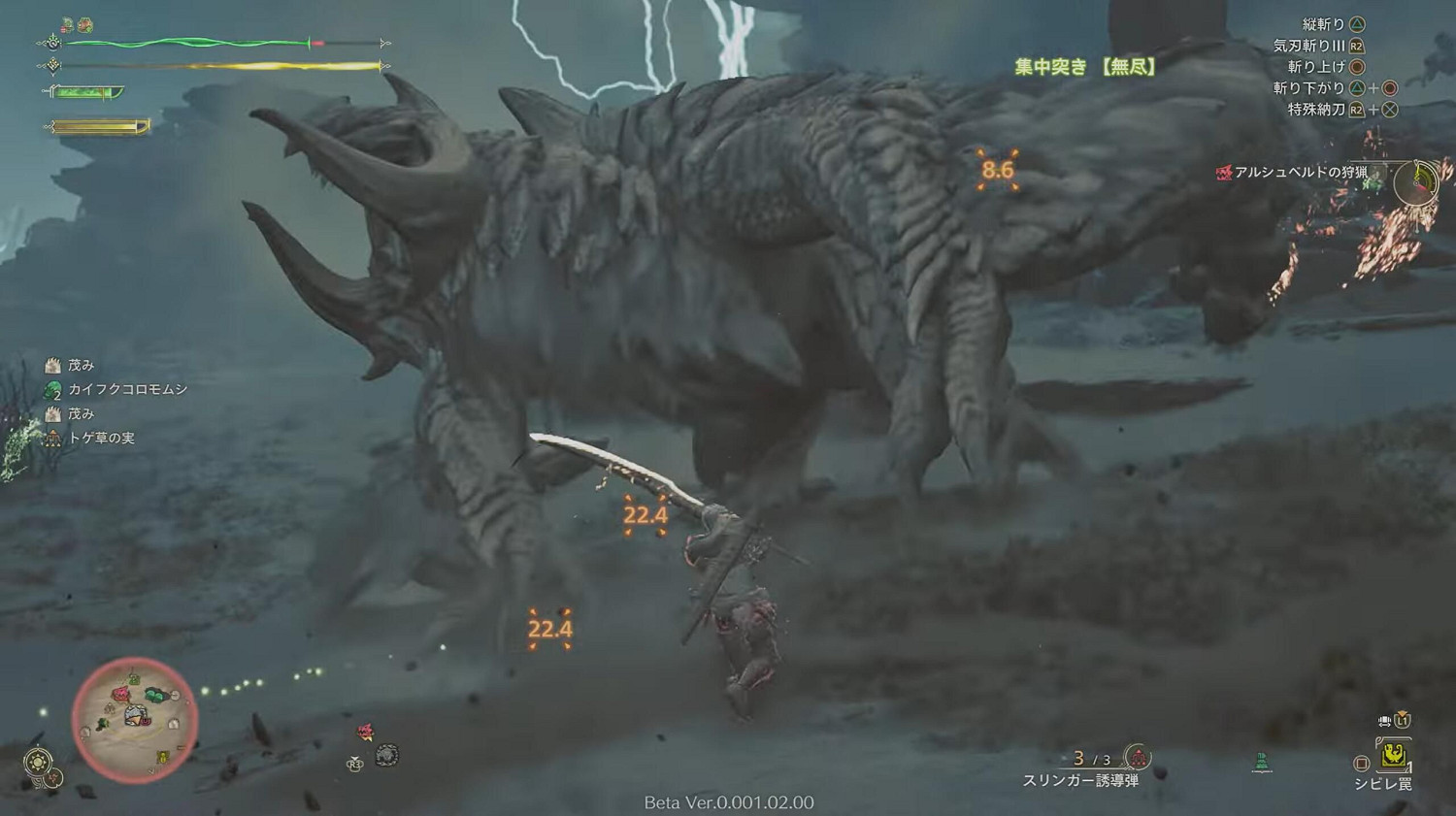Screen dimensions: 1456x816
Task: Toggle the orange expansion arrow above the L1 prompt
Action: pos(1402,711)
